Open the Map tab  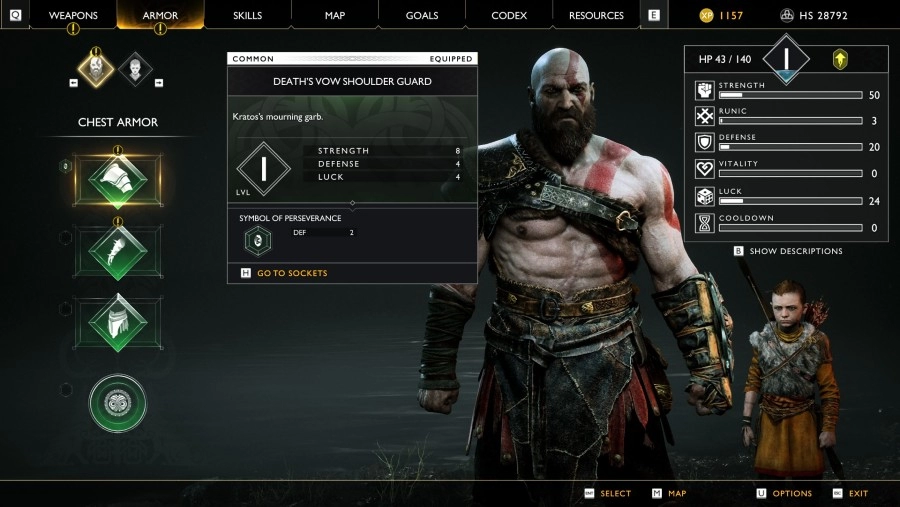335,15
